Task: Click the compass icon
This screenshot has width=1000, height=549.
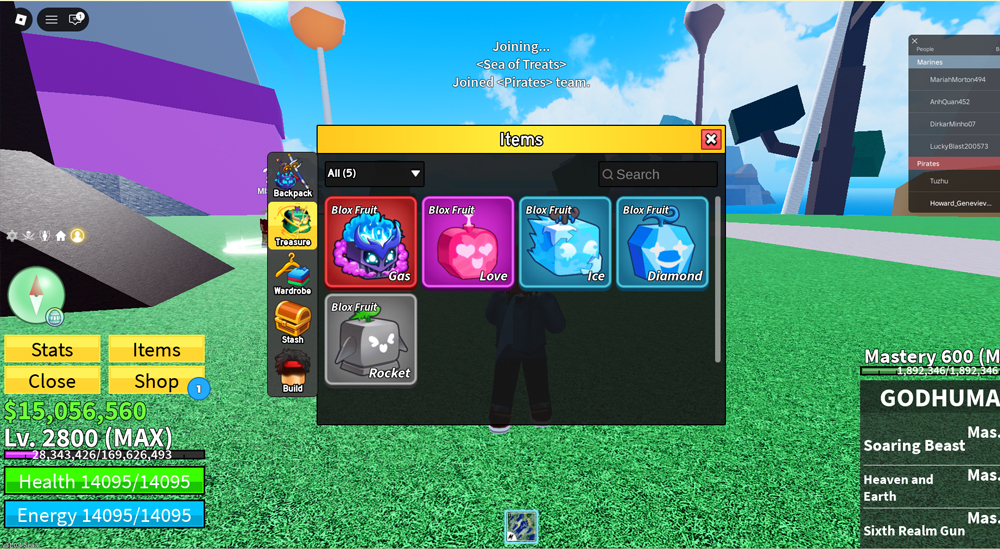Action: [x=36, y=295]
